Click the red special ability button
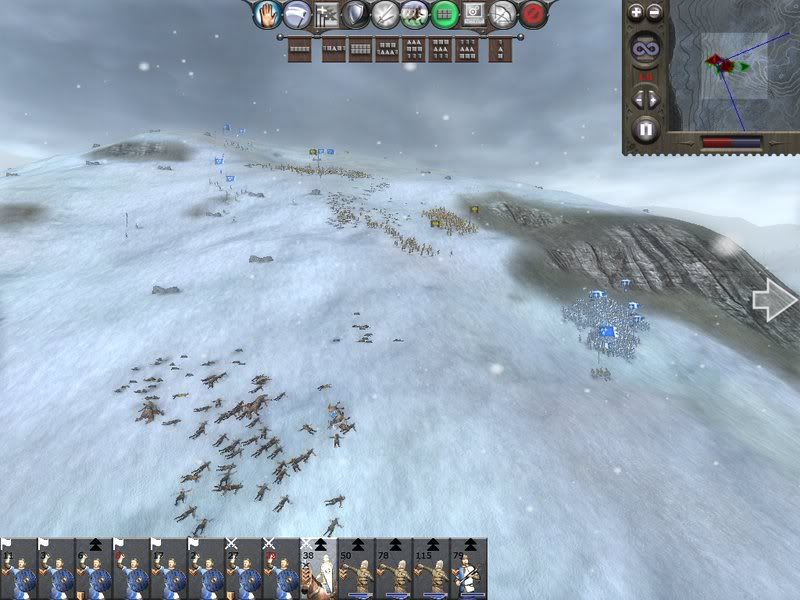The height and width of the screenshot is (600, 800). [535, 14]
